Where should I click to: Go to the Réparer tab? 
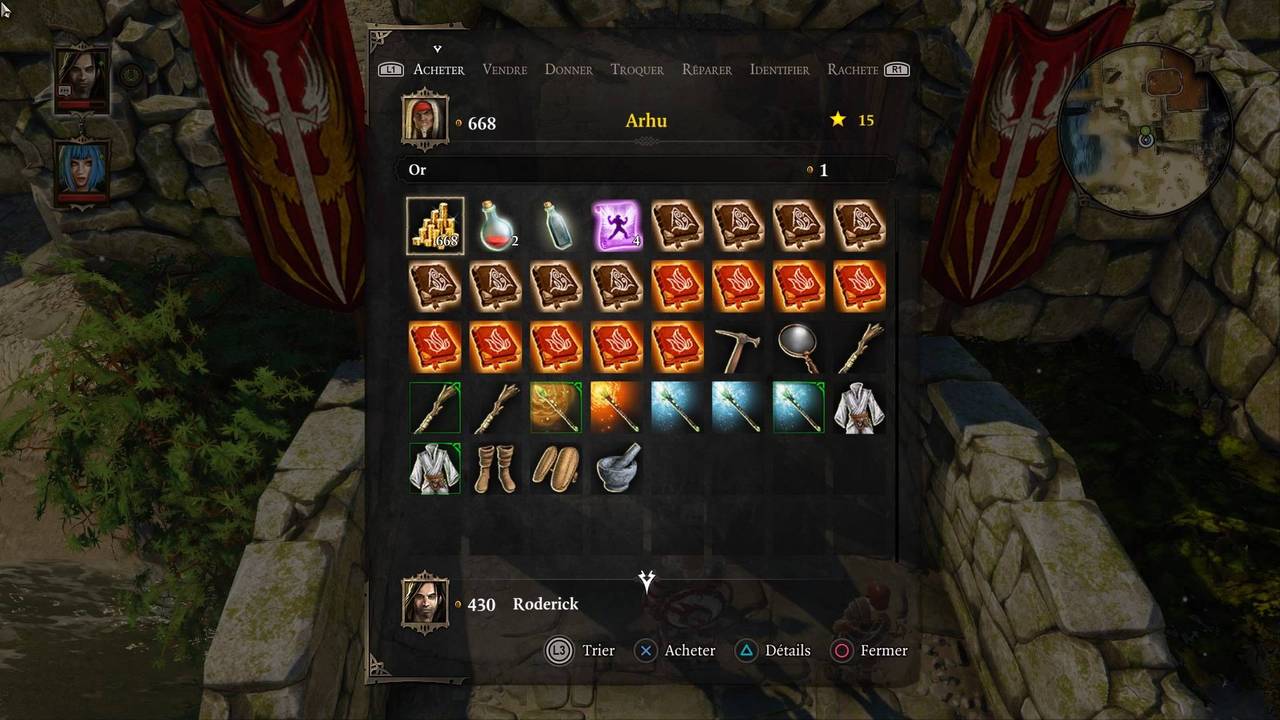click(x=706, y=69)
